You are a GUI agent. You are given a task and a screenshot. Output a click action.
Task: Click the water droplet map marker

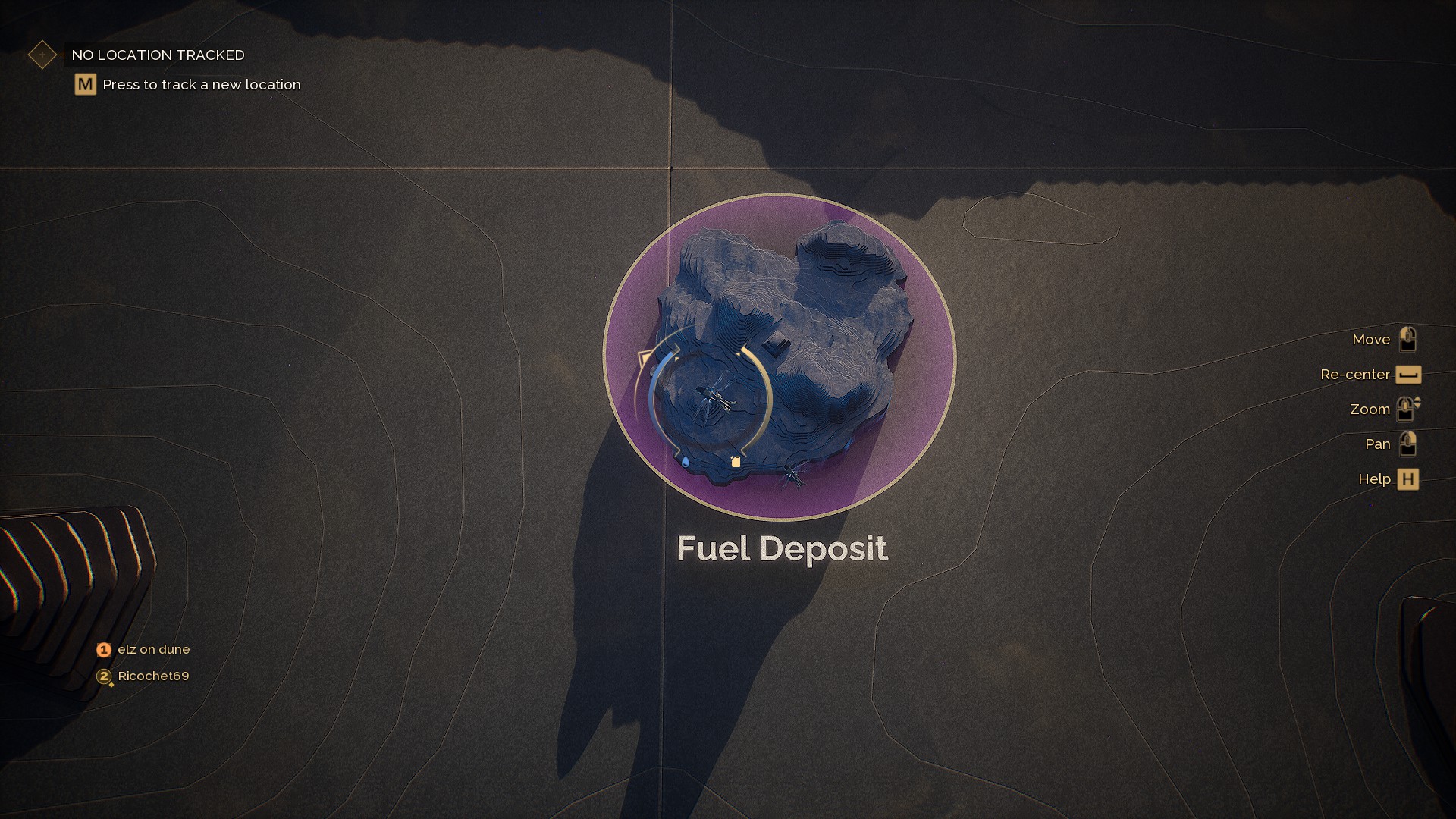tap(686, 462)
